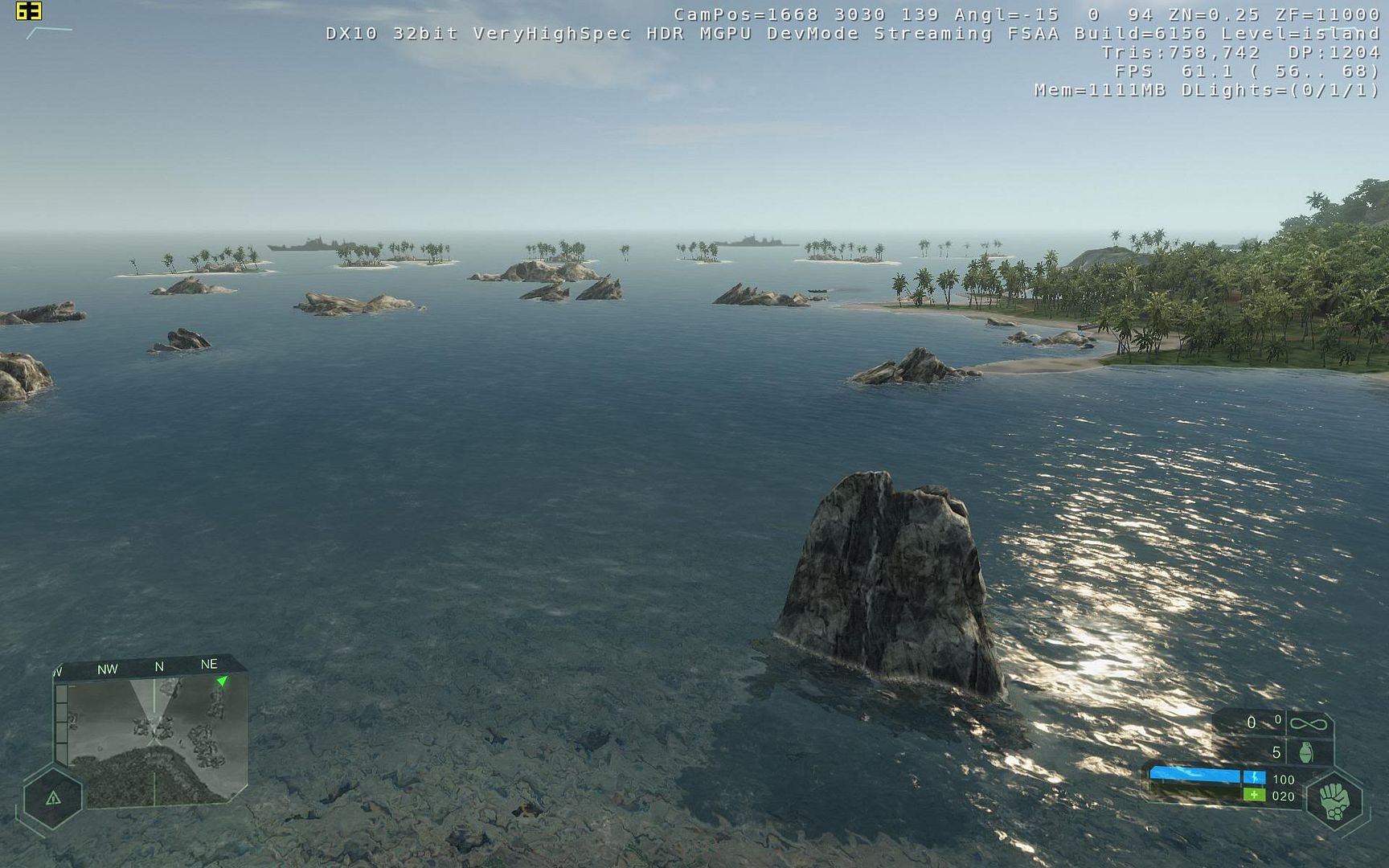Click the fist strength mode icon
1389x868 pixels.
[1334, 800]
